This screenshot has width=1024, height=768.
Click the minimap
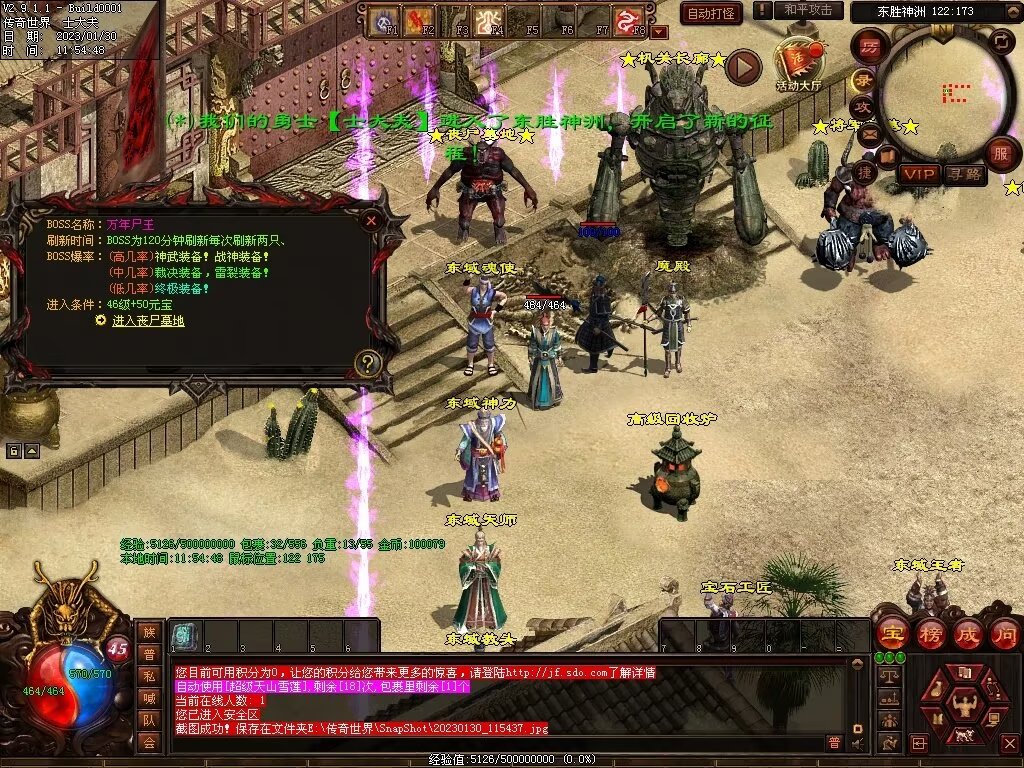[x=945, y=93]
